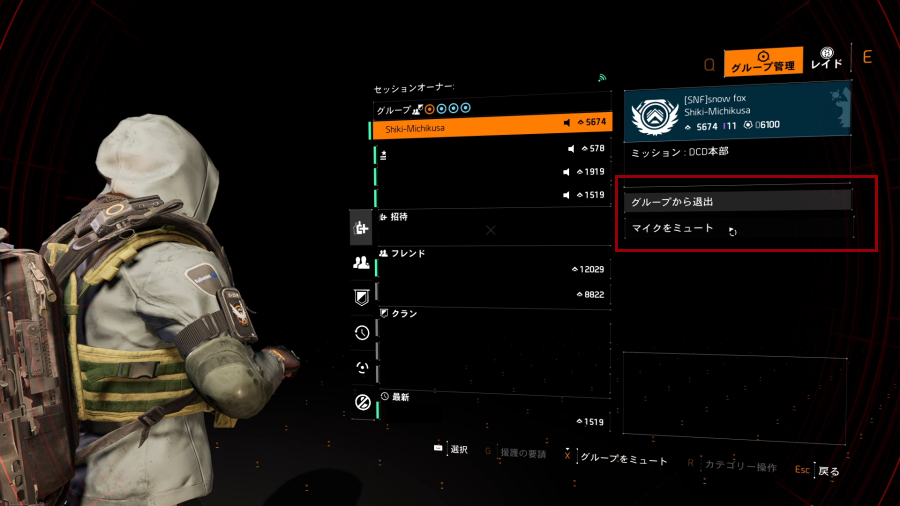The height and width of the screenshot is (506, 900).
Task: Pick the friend with 12029 gear score
Action: (x=491, y=270)
